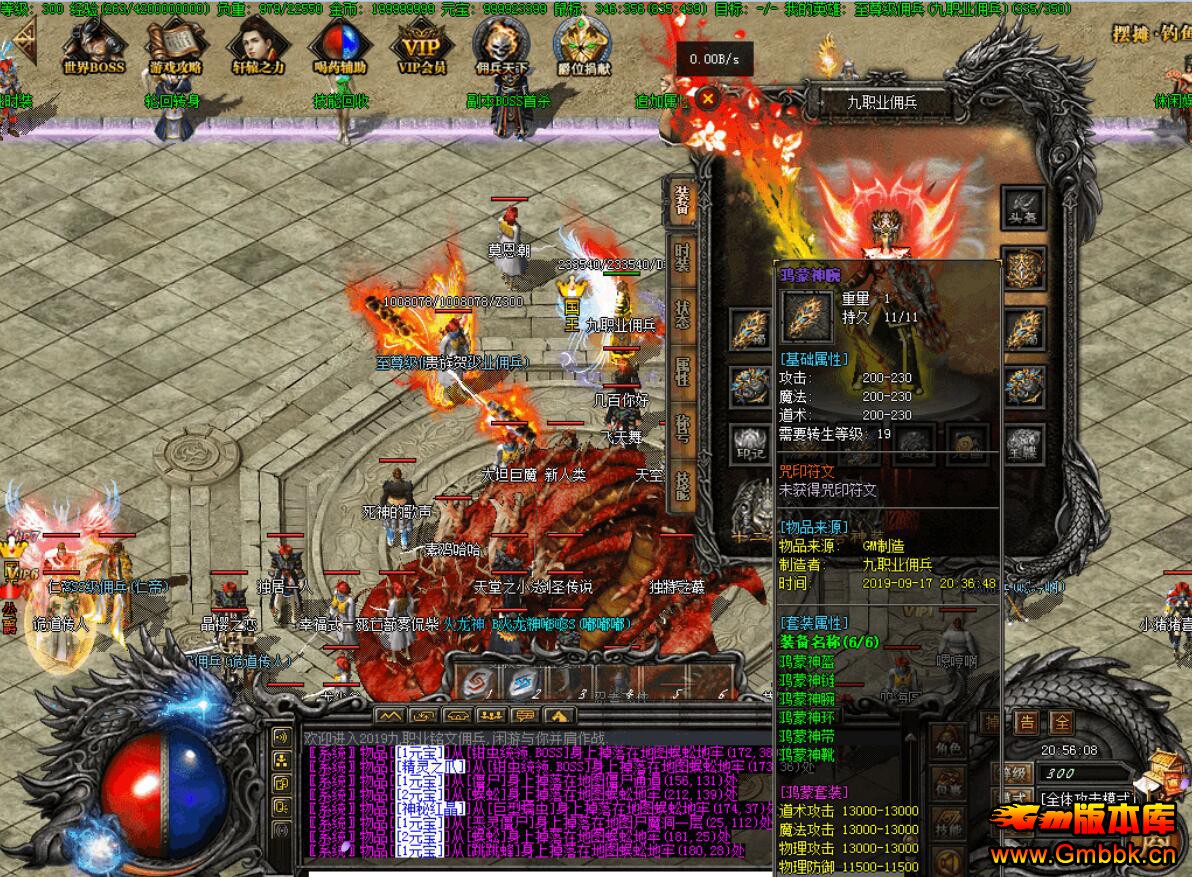
Task: Switch to the 时装 tab
Action: [x=682, y=258]
